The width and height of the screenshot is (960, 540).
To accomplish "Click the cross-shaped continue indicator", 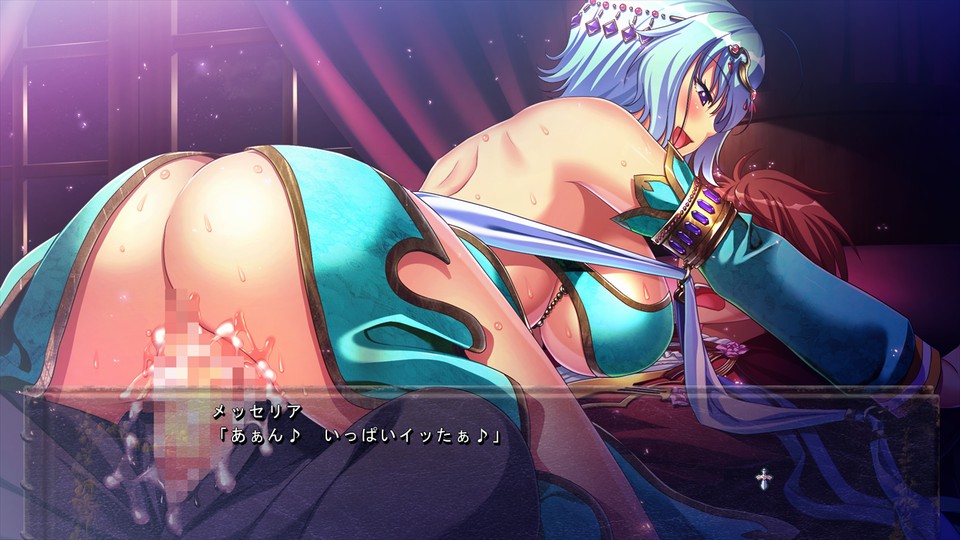I will tap(762, 478).
